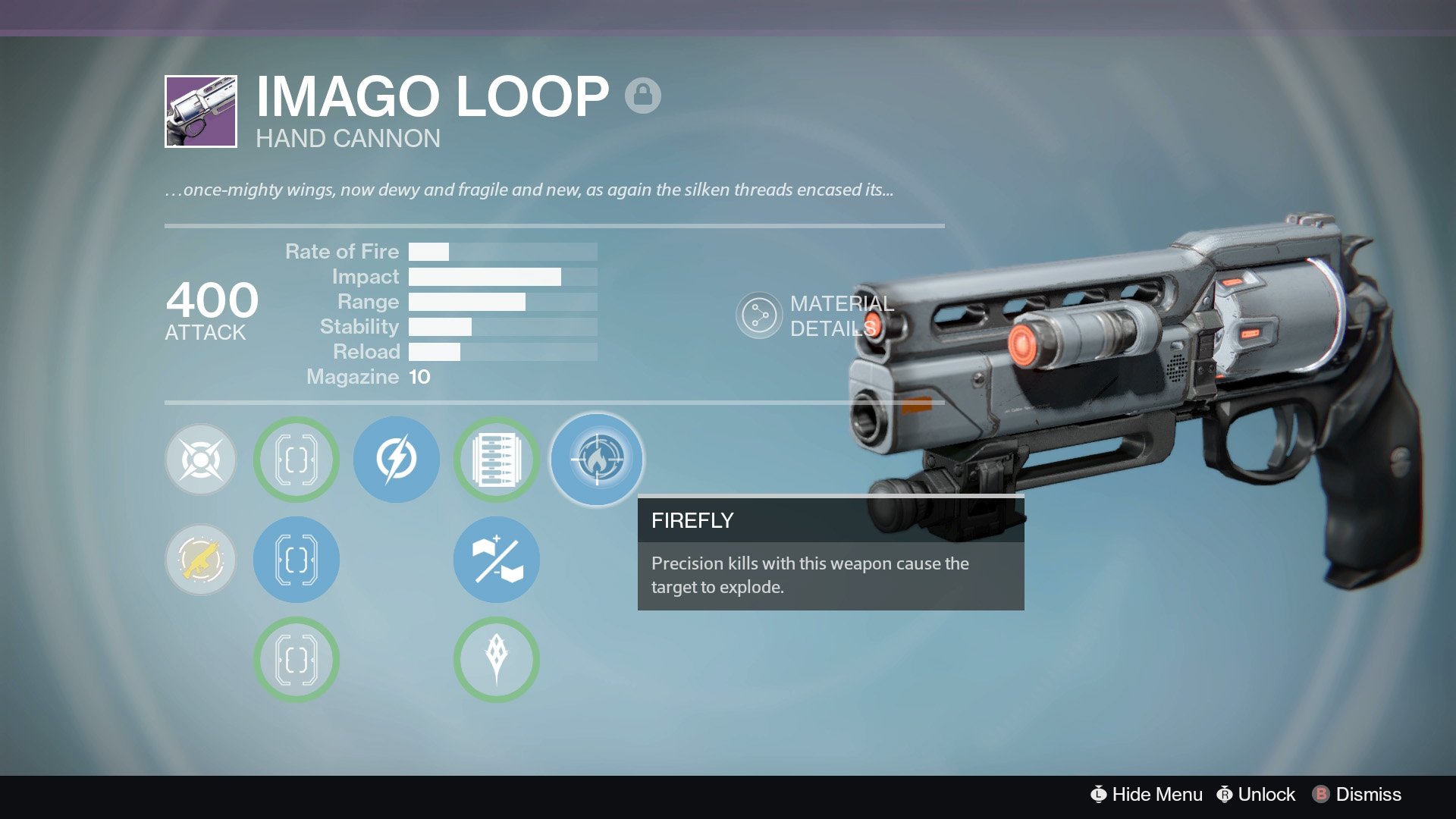This screenshot has height=819, width=1456.
Task: Select the Firefly perk node
Action: (597, 460)
